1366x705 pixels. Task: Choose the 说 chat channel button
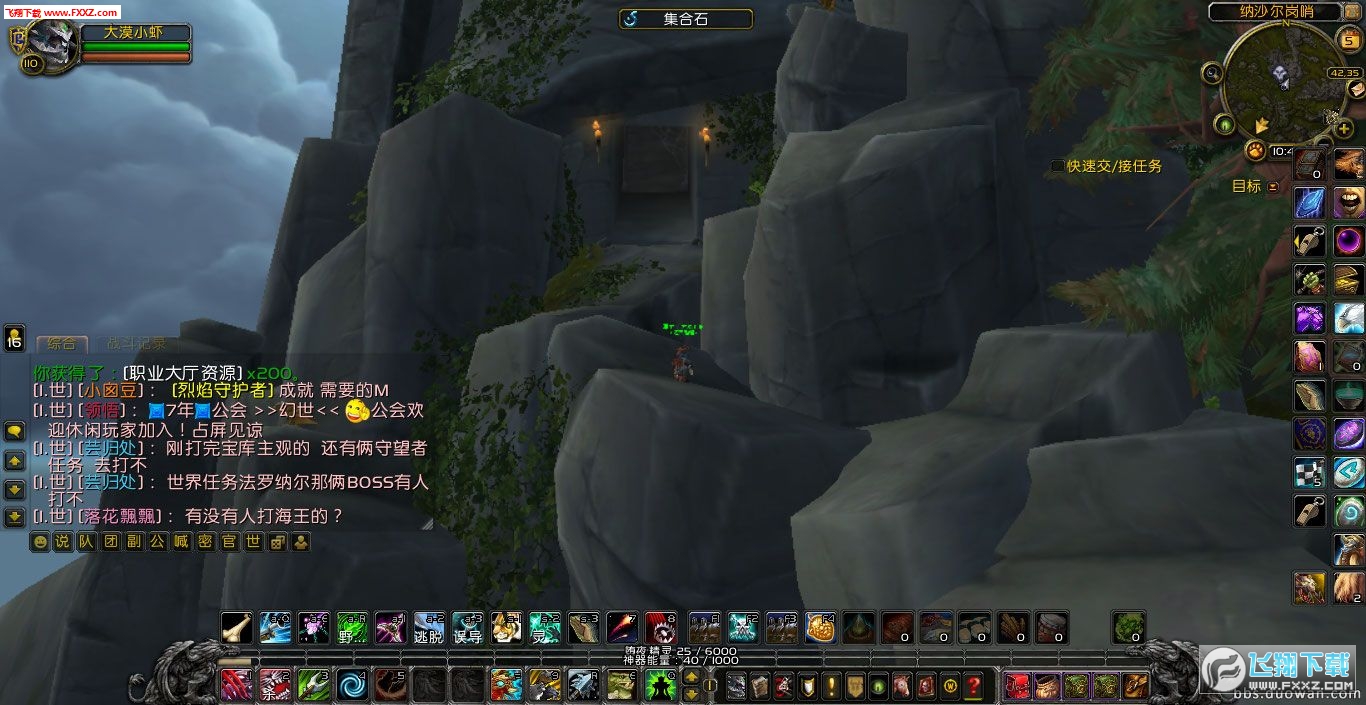(x=62, y=542)
